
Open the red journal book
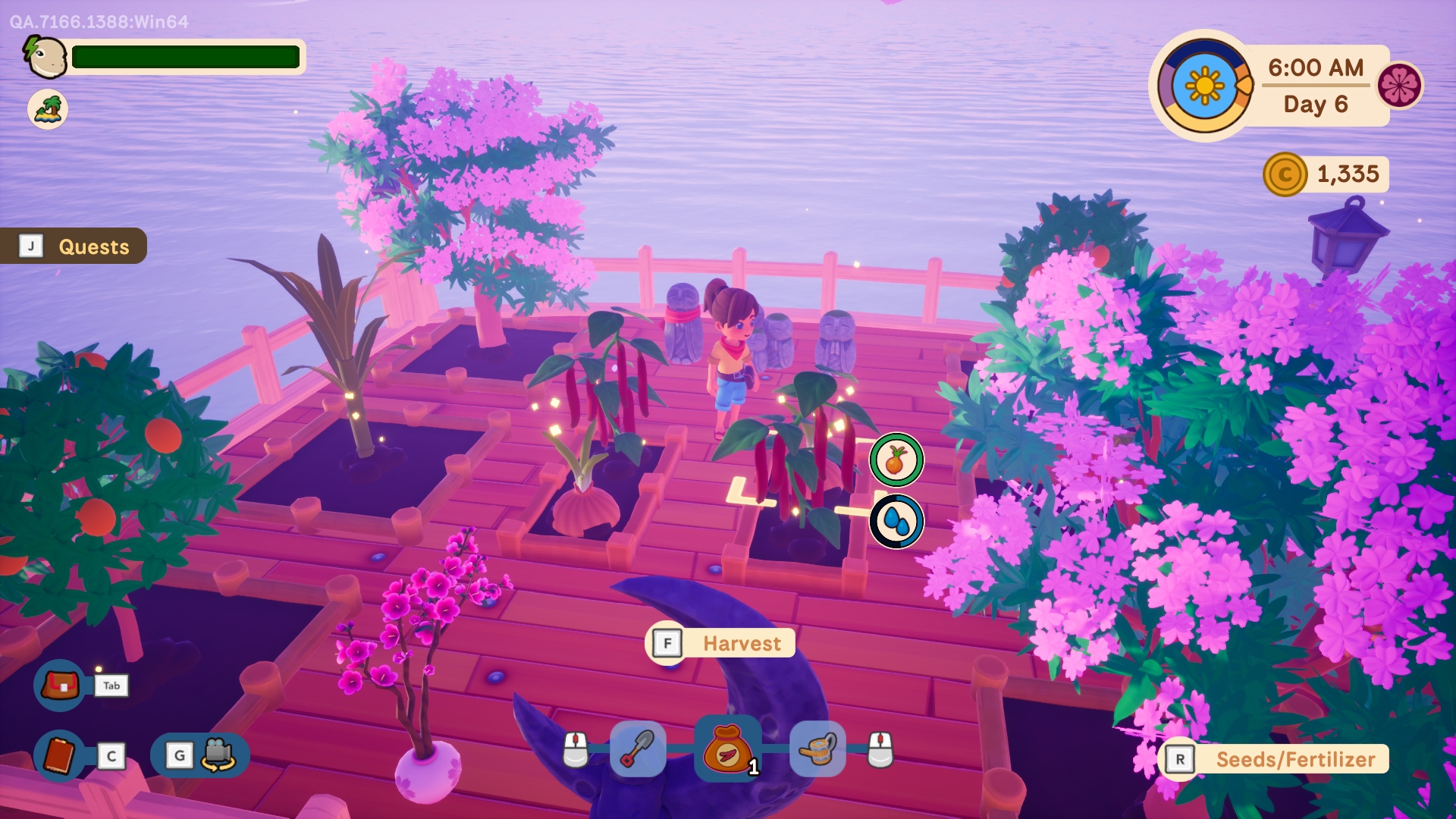coord(60,755)
